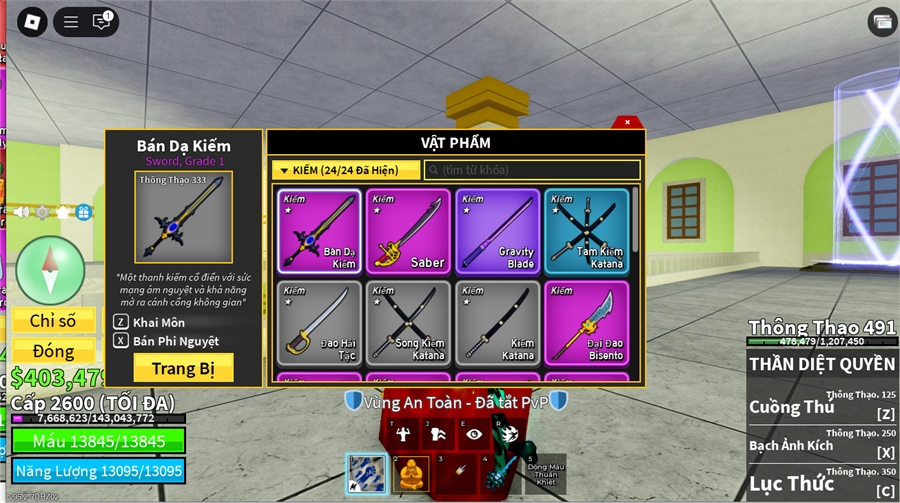
Task: Pick the Đao Hải Tặc cutlass
Action: pyautogui.click(x=319, y=323)
